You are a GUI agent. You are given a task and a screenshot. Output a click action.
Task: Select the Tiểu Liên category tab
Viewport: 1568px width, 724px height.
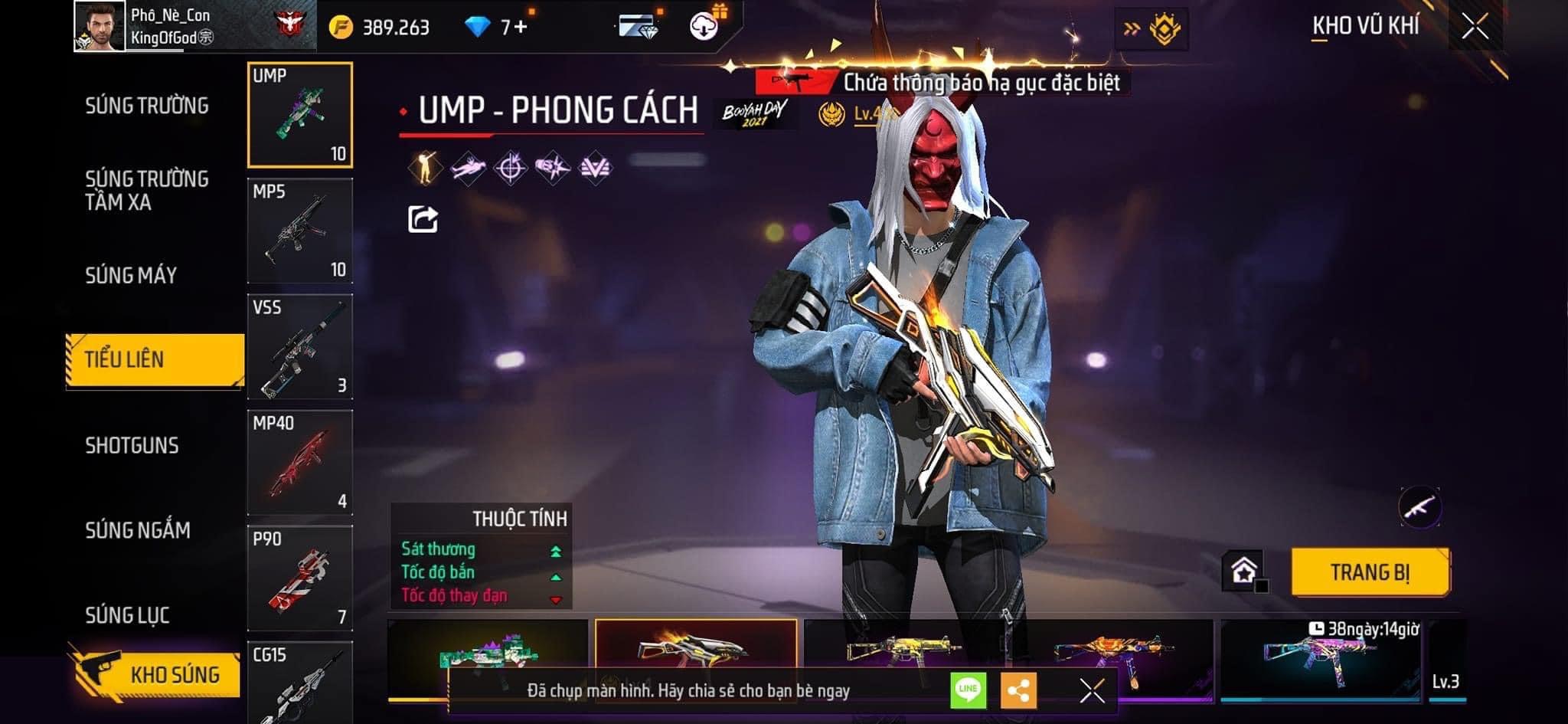coord(155,359)
